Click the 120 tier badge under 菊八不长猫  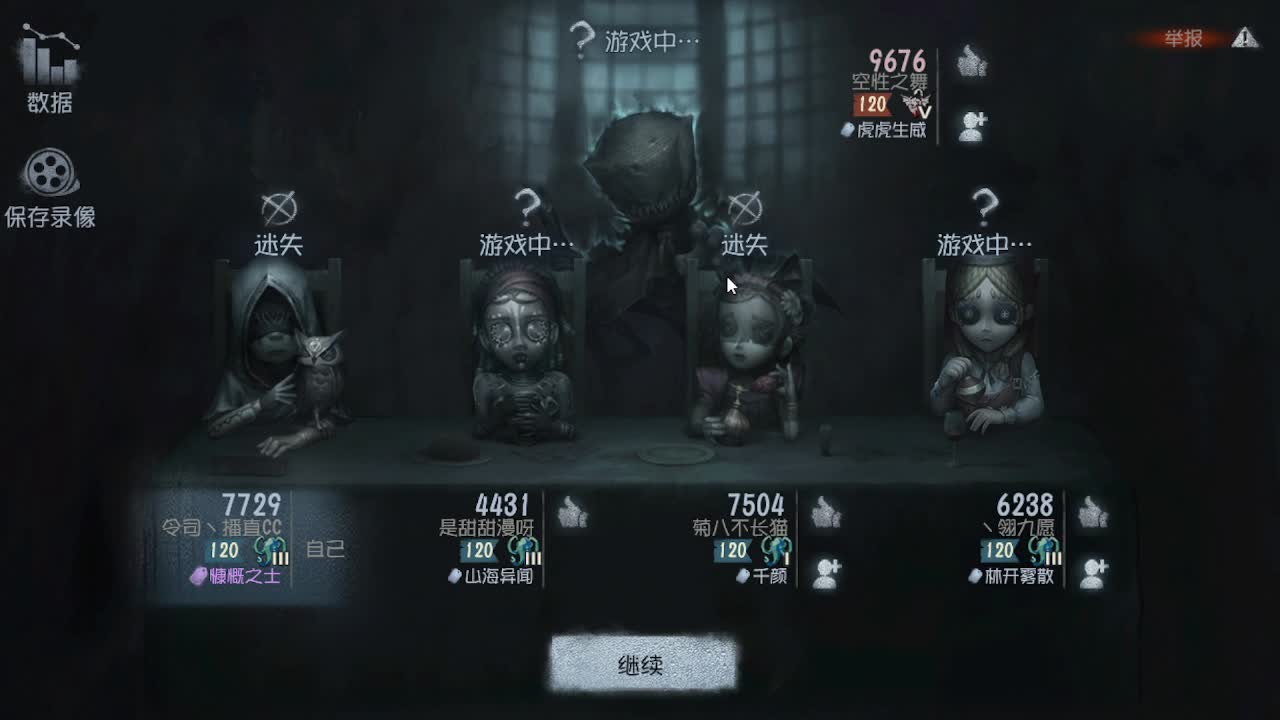point(734,549)
